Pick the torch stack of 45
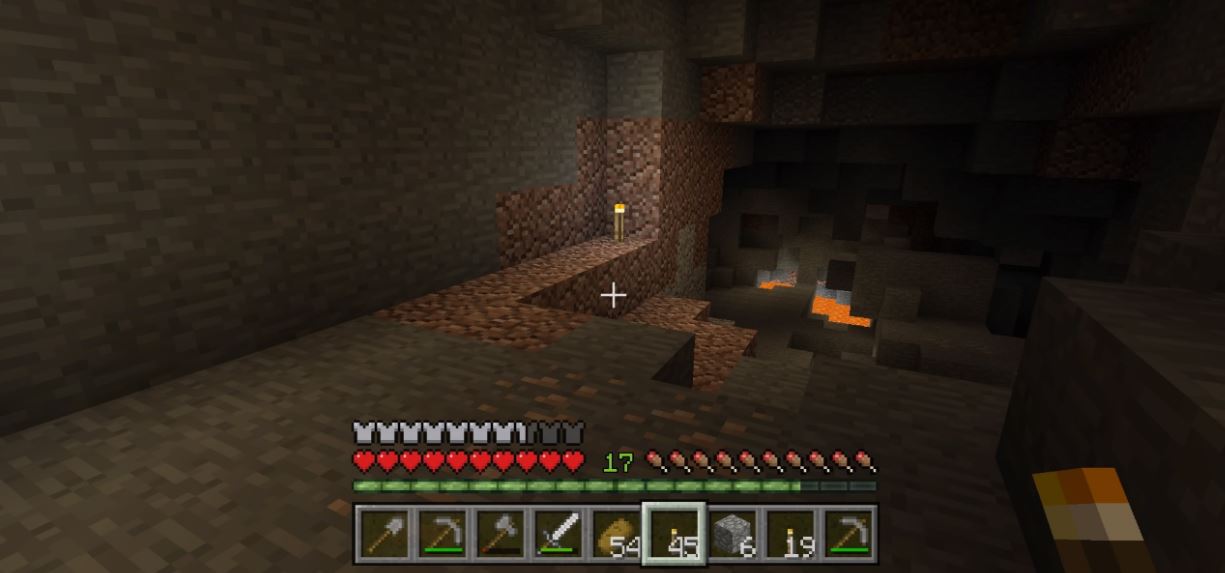The width and height of the screenshot is (1225, 573). pyautogui.click(x=675, y=534)
